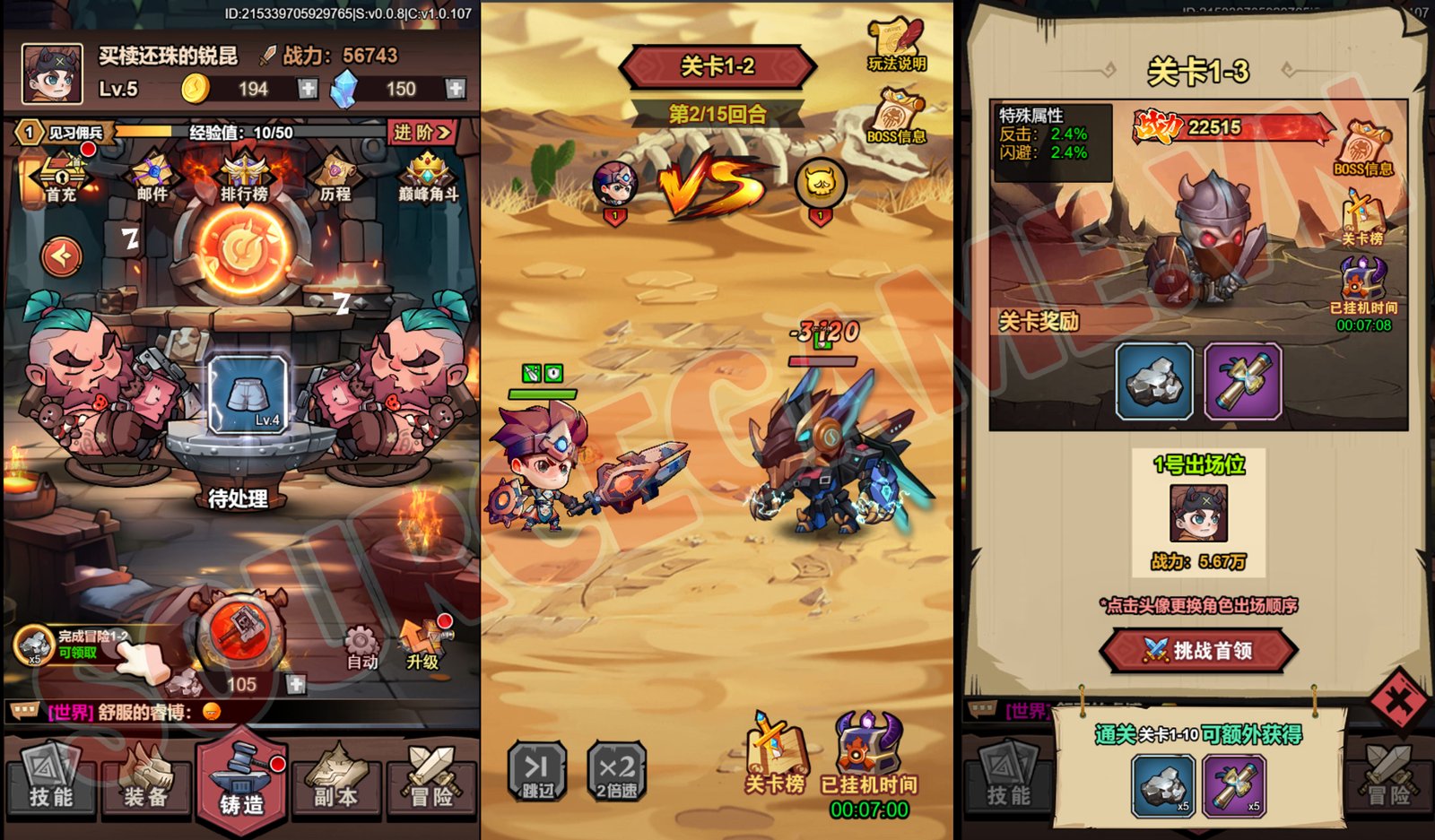Switch to the 装备 equipment tab
1435x840 pixels.
point(143,783)
